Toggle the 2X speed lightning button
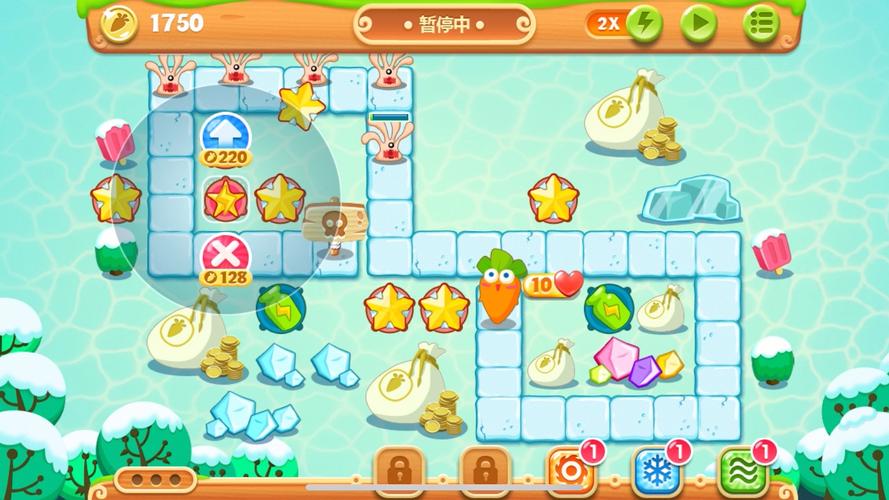The height and width of the screenshot is (500, 889). 644,23
